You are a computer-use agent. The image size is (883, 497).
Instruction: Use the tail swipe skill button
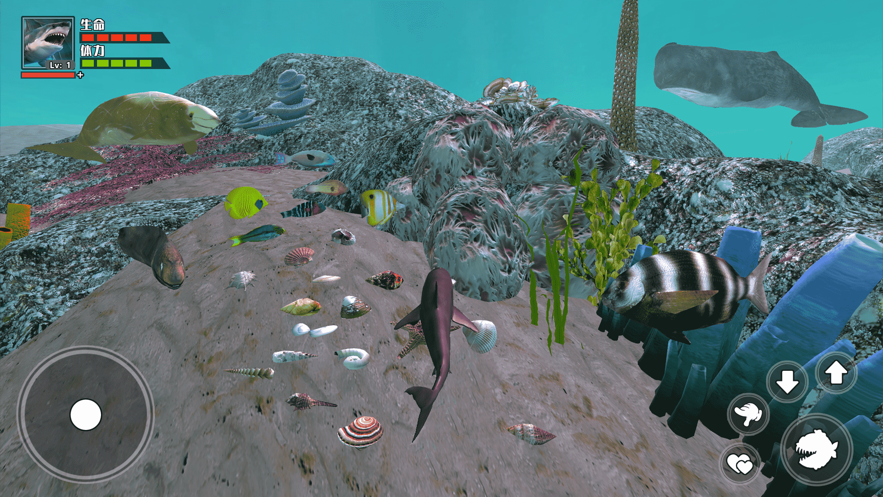[x=748, y=413]
